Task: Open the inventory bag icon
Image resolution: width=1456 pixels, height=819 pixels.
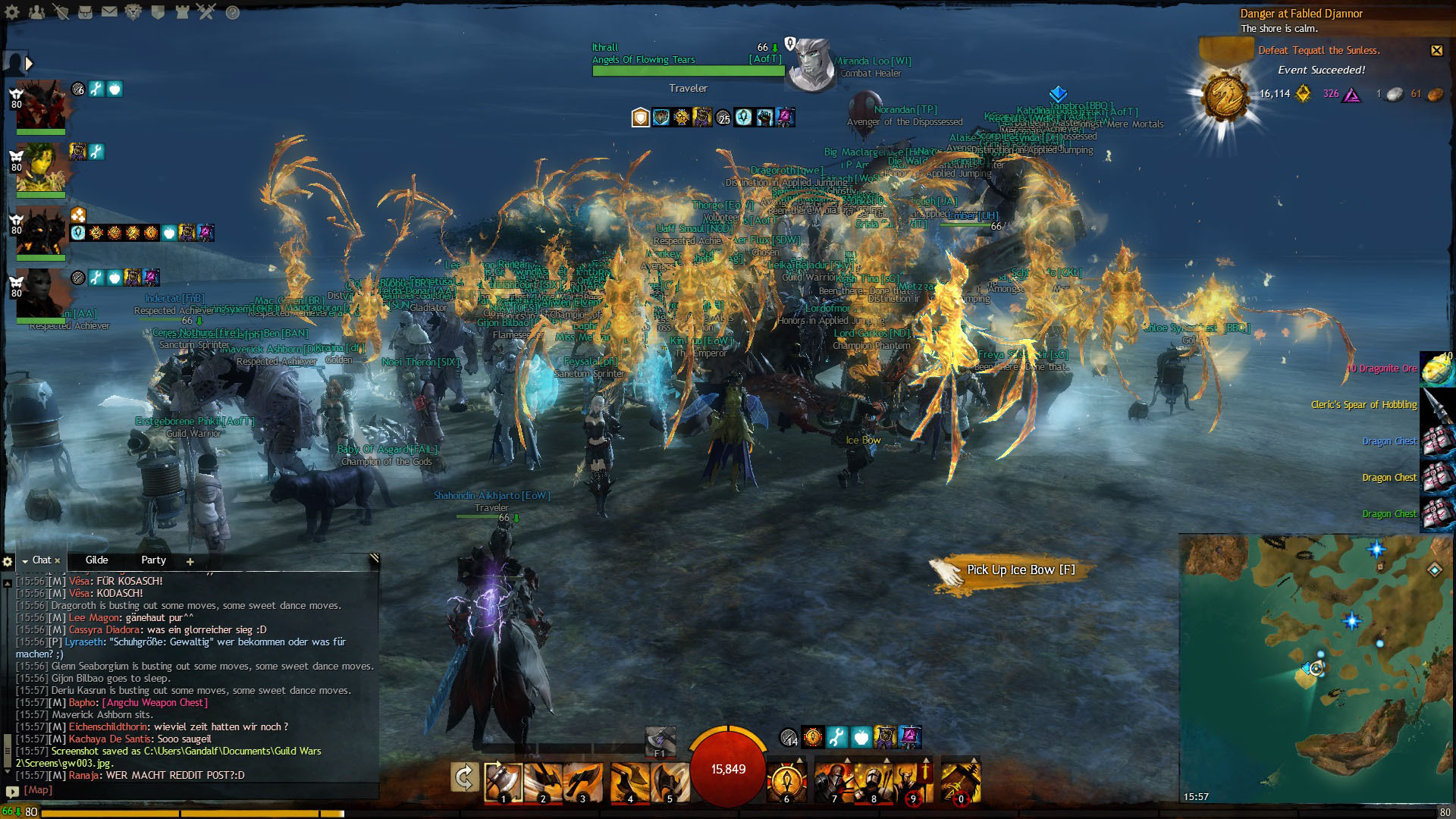Action: tap(85, 12)
